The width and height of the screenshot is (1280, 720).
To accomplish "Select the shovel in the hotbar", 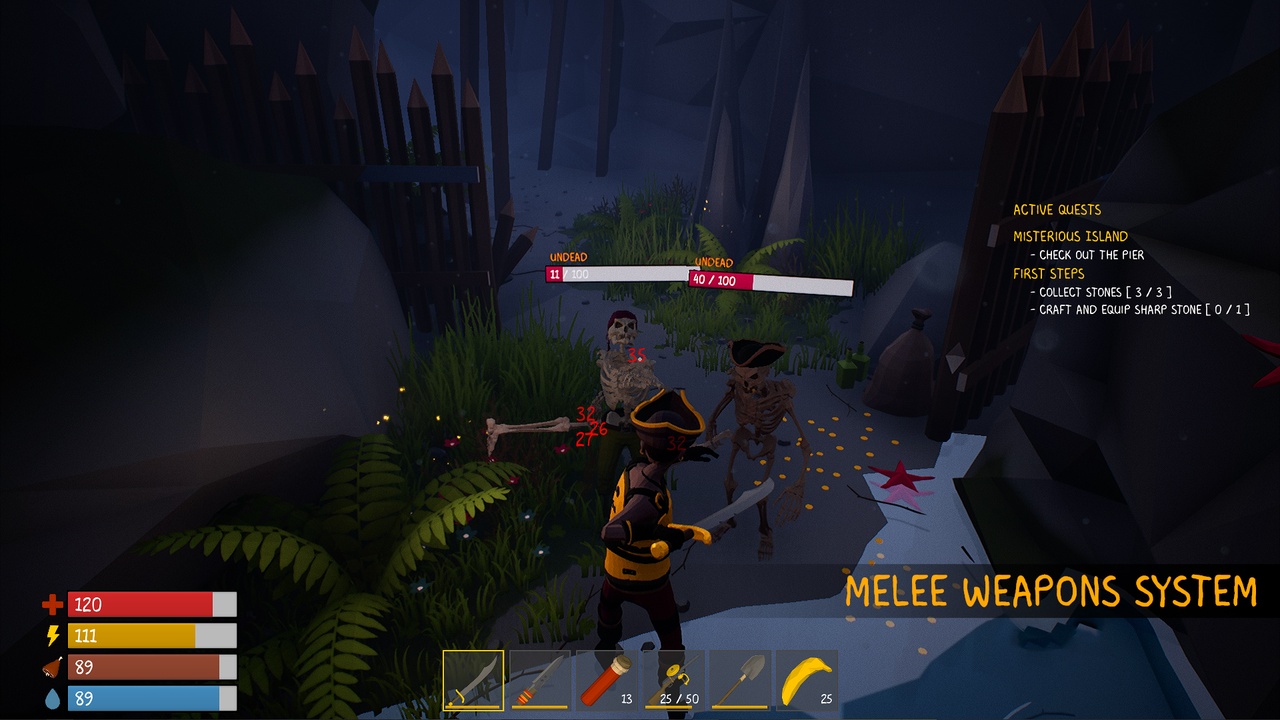I will [741, 680].
